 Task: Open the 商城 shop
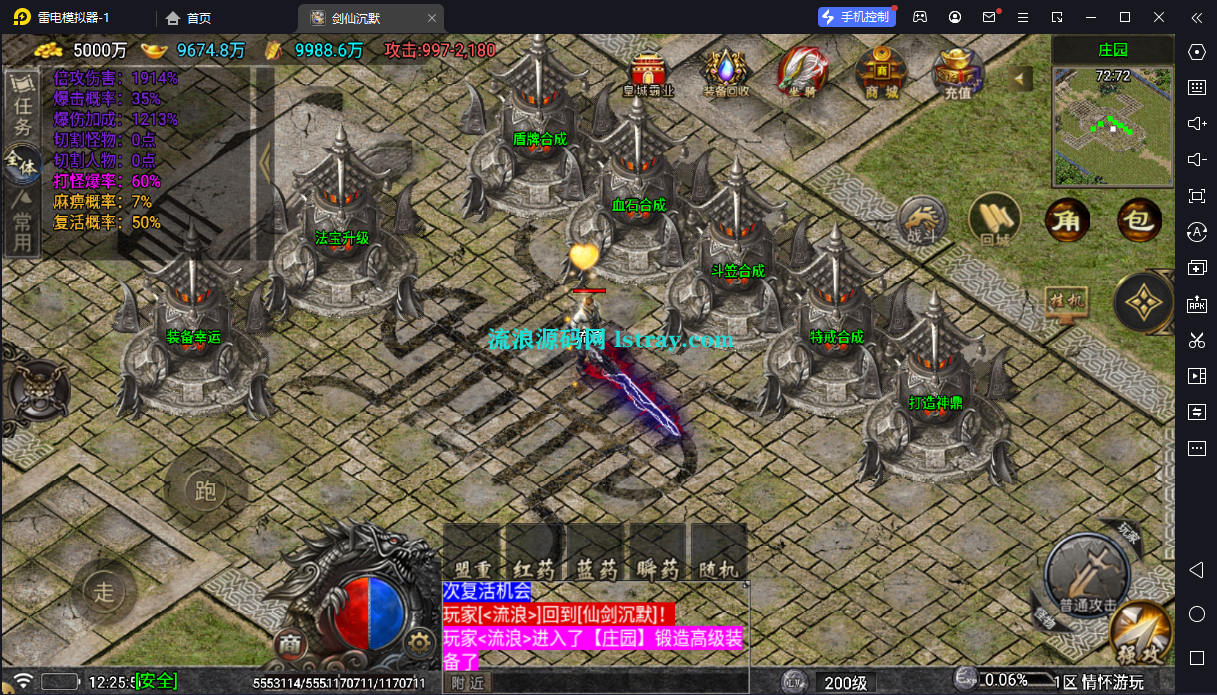point(880,72)
